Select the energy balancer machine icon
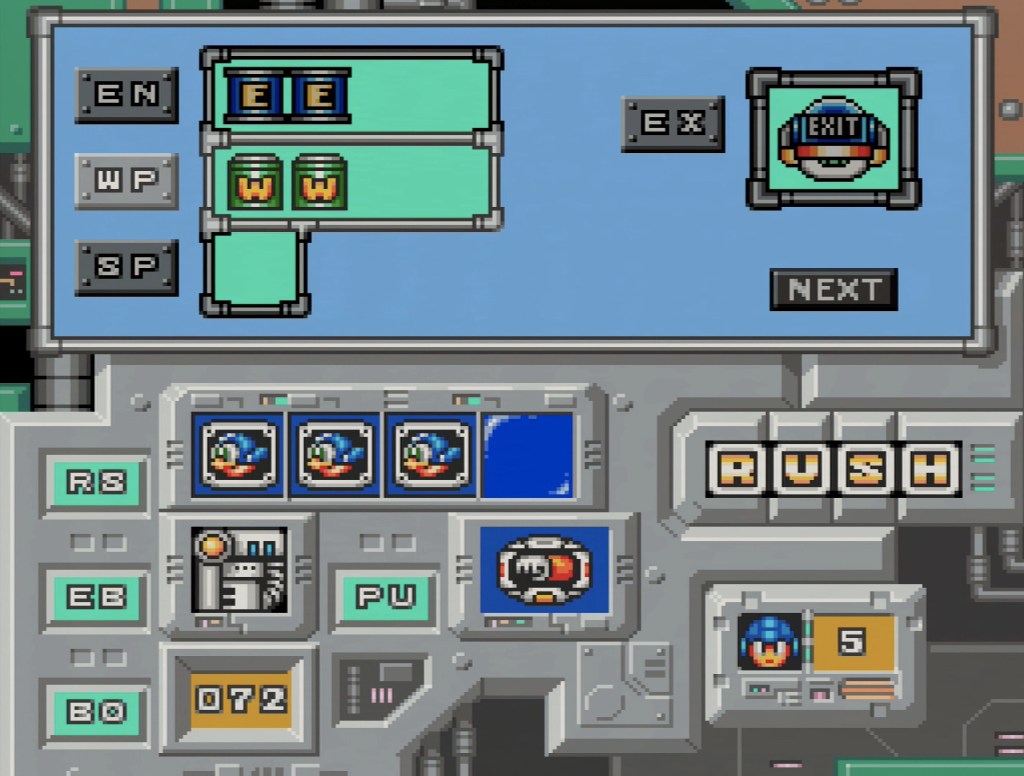1024x776 pixels. [x=239, y=570]
